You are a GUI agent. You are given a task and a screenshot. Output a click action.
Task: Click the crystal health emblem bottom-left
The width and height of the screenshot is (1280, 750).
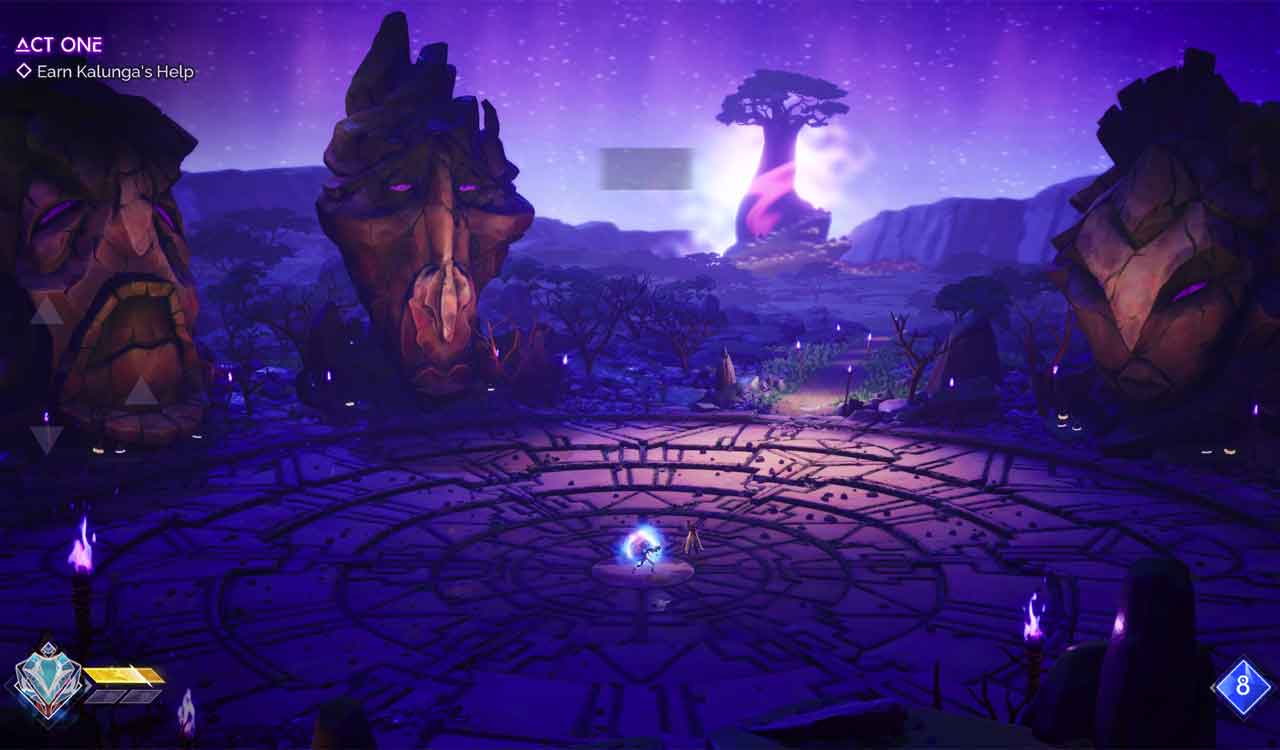pos(48,683)
